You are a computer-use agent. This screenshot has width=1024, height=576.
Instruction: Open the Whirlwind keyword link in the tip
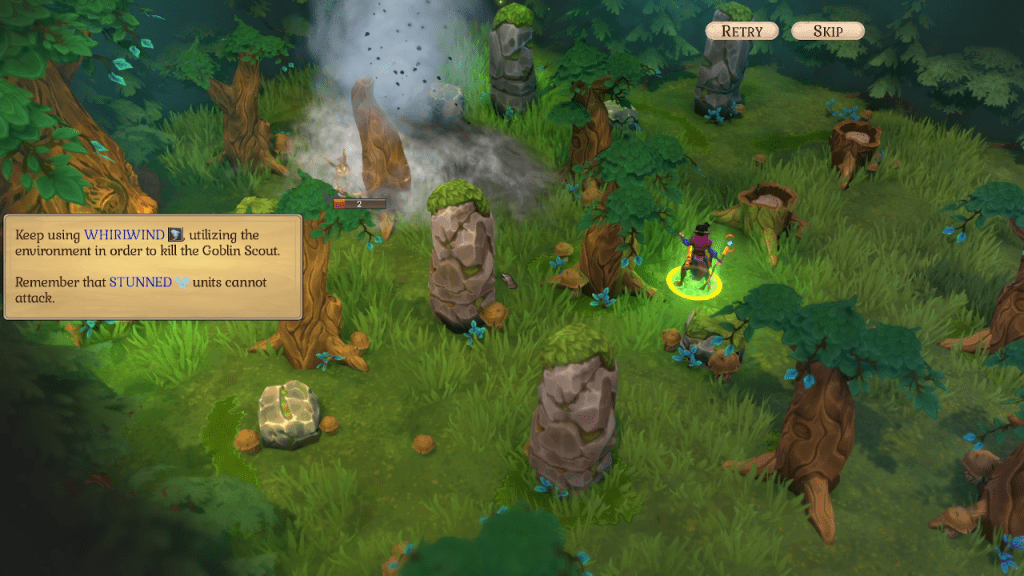pos(124,234)
